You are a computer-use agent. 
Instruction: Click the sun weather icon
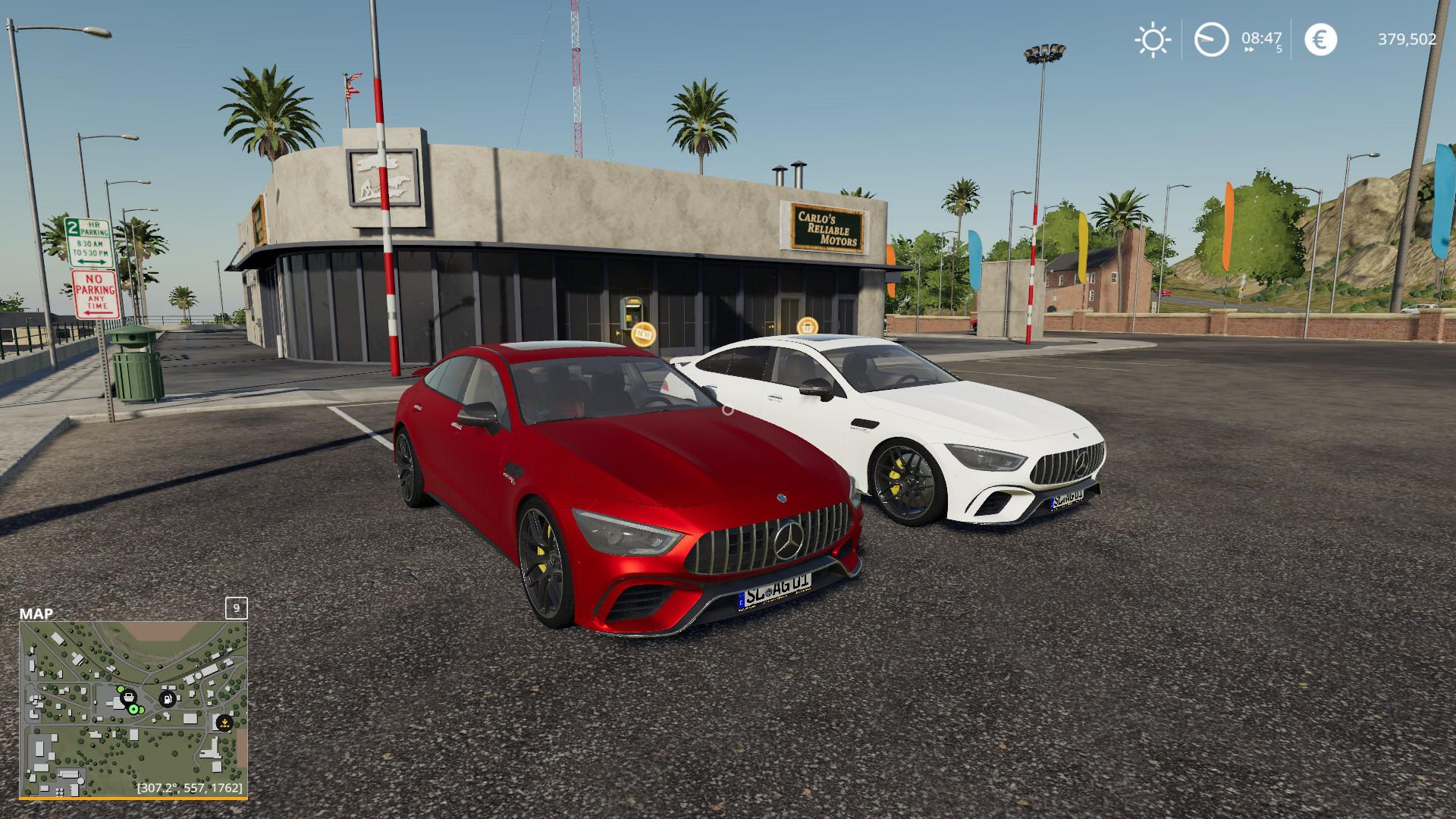(x=1152, y=39)
